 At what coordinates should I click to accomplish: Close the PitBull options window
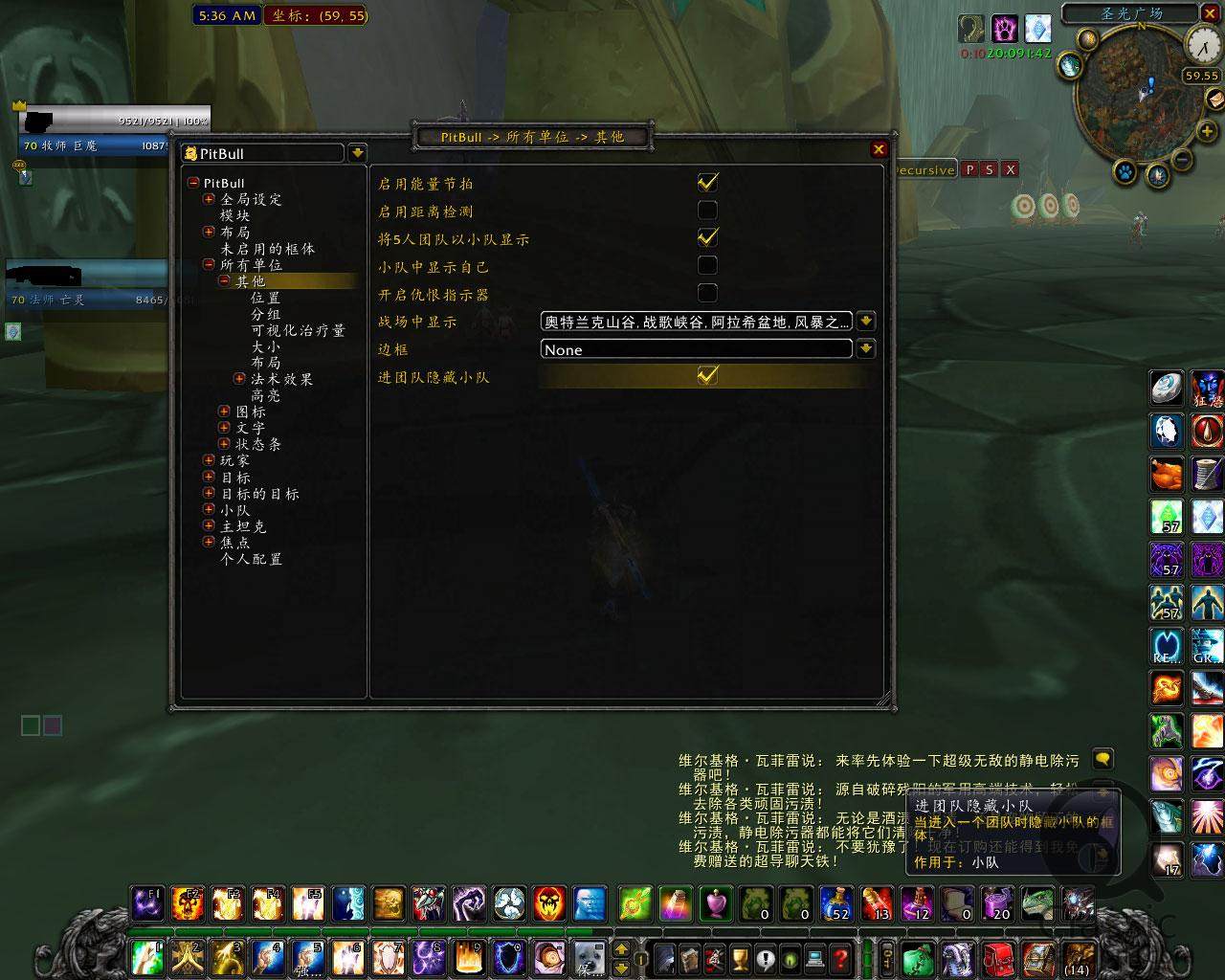879,149
